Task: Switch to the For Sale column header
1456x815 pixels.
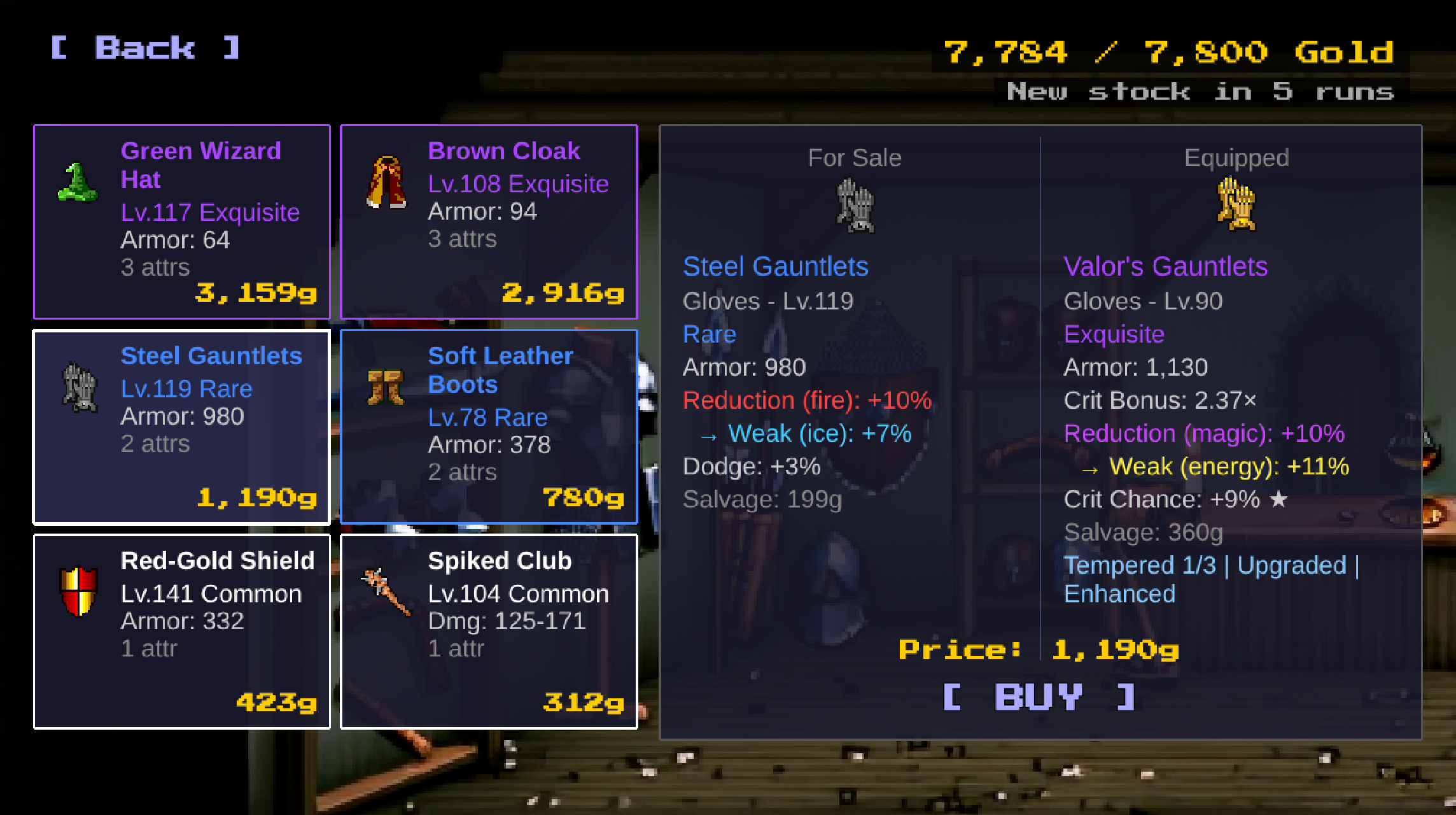Action: click(x=855, y=157)
